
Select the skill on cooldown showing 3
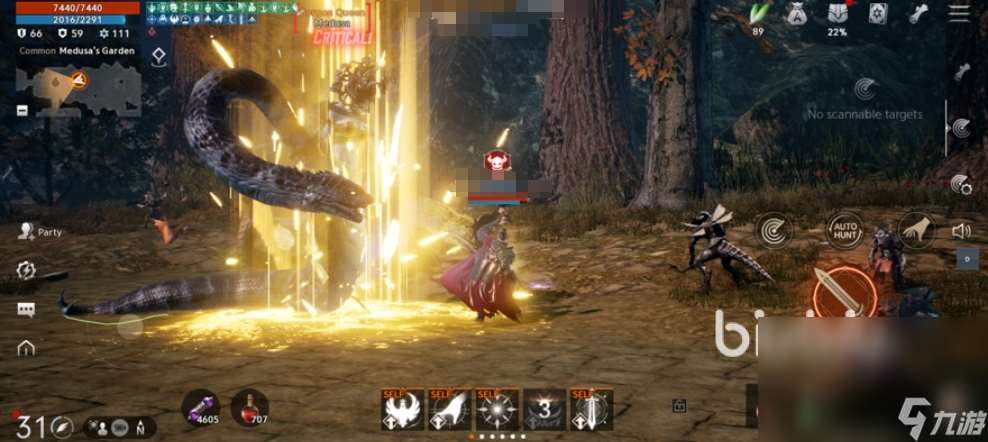click(545, 410)
